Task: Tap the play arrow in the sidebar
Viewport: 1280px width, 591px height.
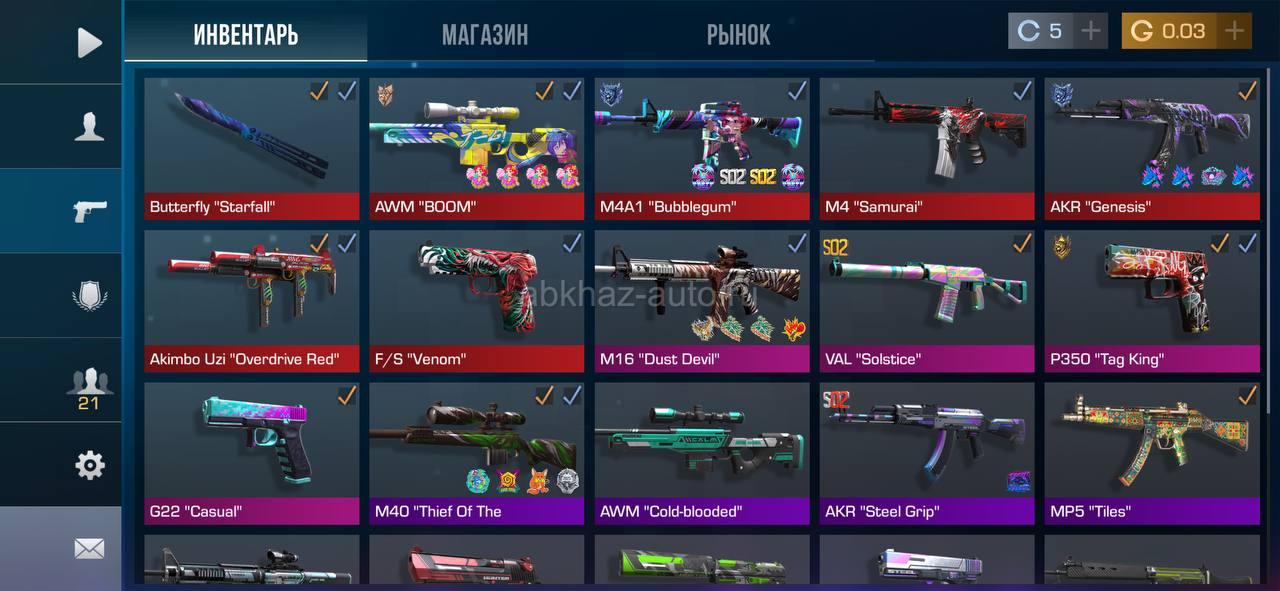Action: (89, 42)
